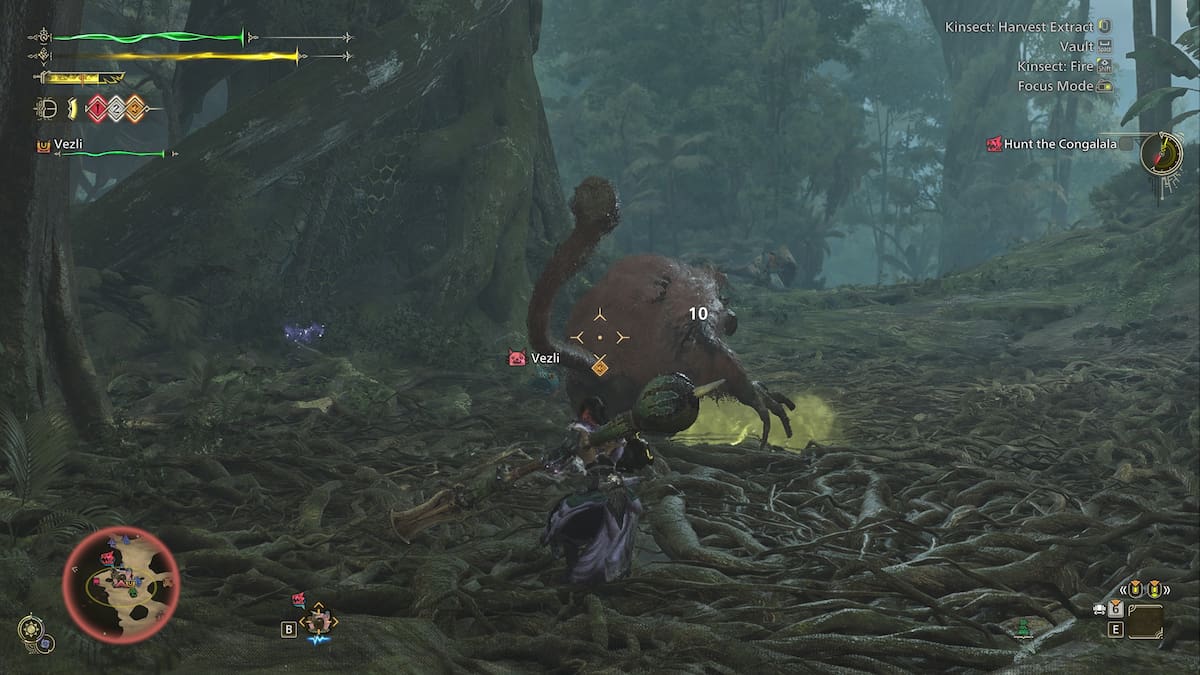Click the red monster icon on the minimap
The height and width of the screenshot is (675, 1200).
tap(107, 557)
